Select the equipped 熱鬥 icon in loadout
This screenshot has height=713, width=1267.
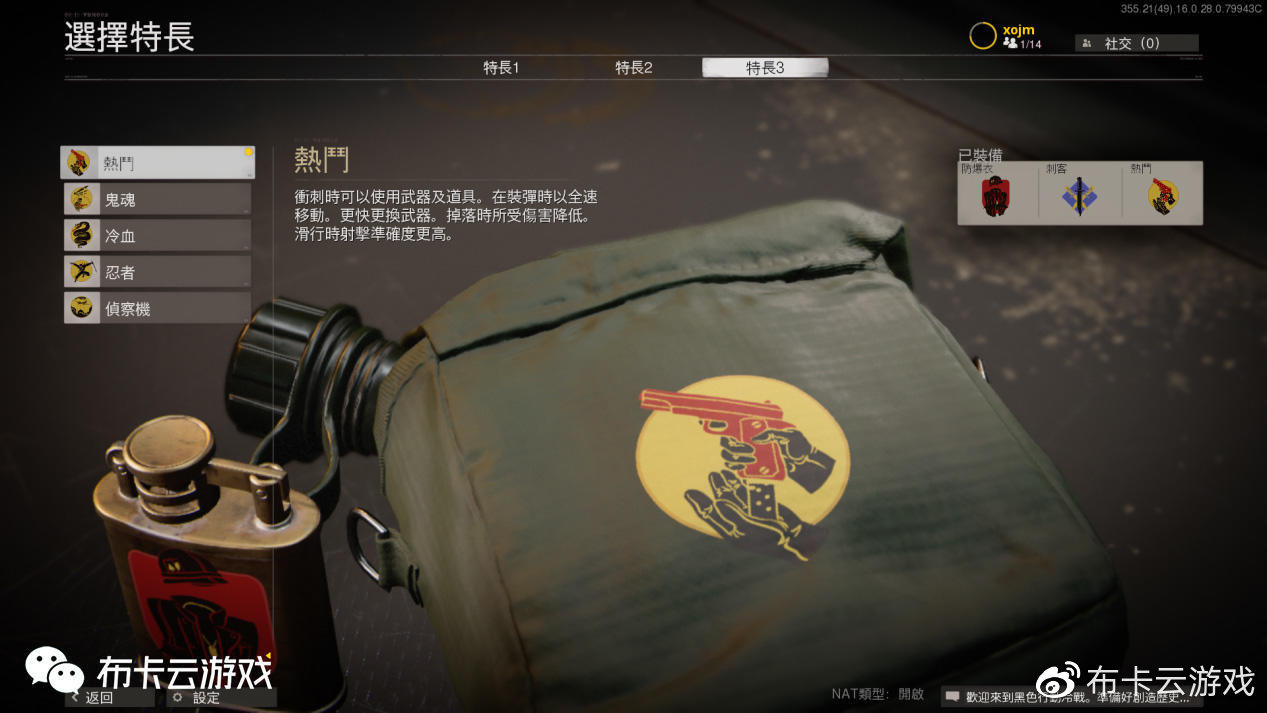pos(1162,195)
